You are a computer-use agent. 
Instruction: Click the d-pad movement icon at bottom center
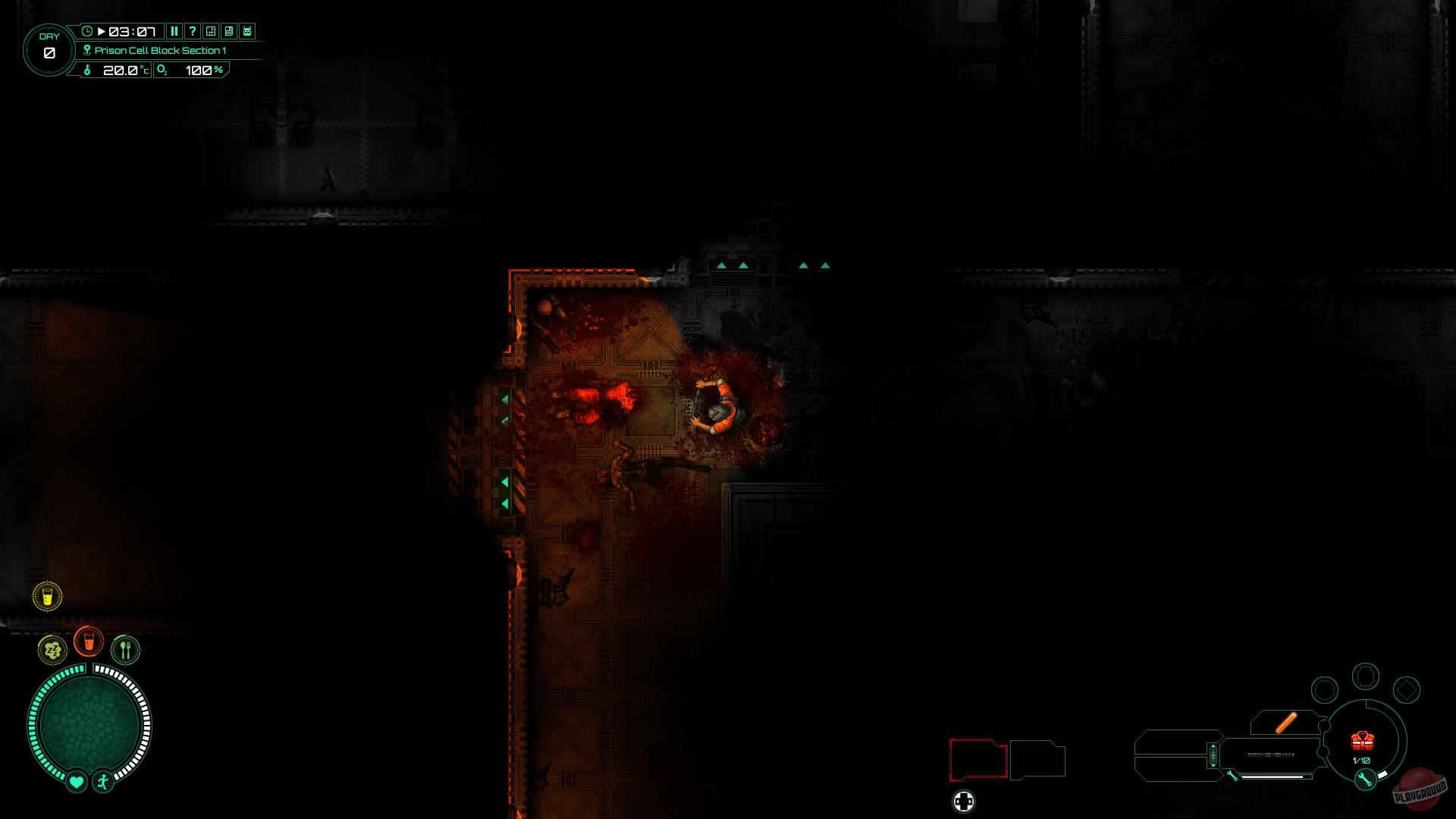(963, 802)
